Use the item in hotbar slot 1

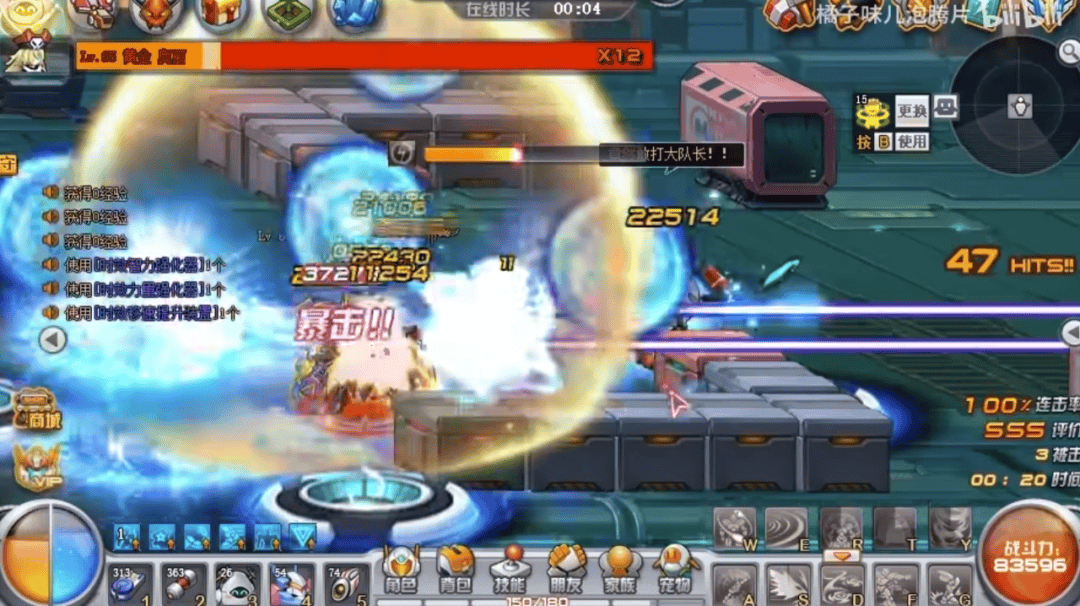pyautogui.click(x=129, y=584)
